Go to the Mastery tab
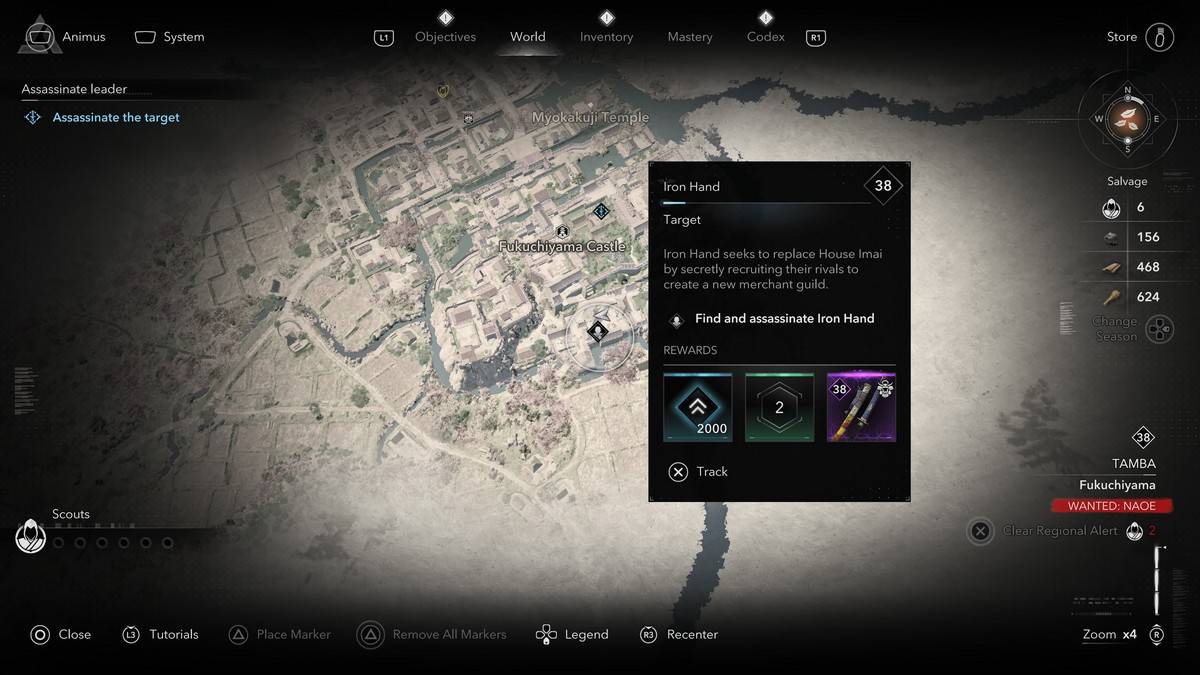1200x675 pixels. (x=690, y=37)
